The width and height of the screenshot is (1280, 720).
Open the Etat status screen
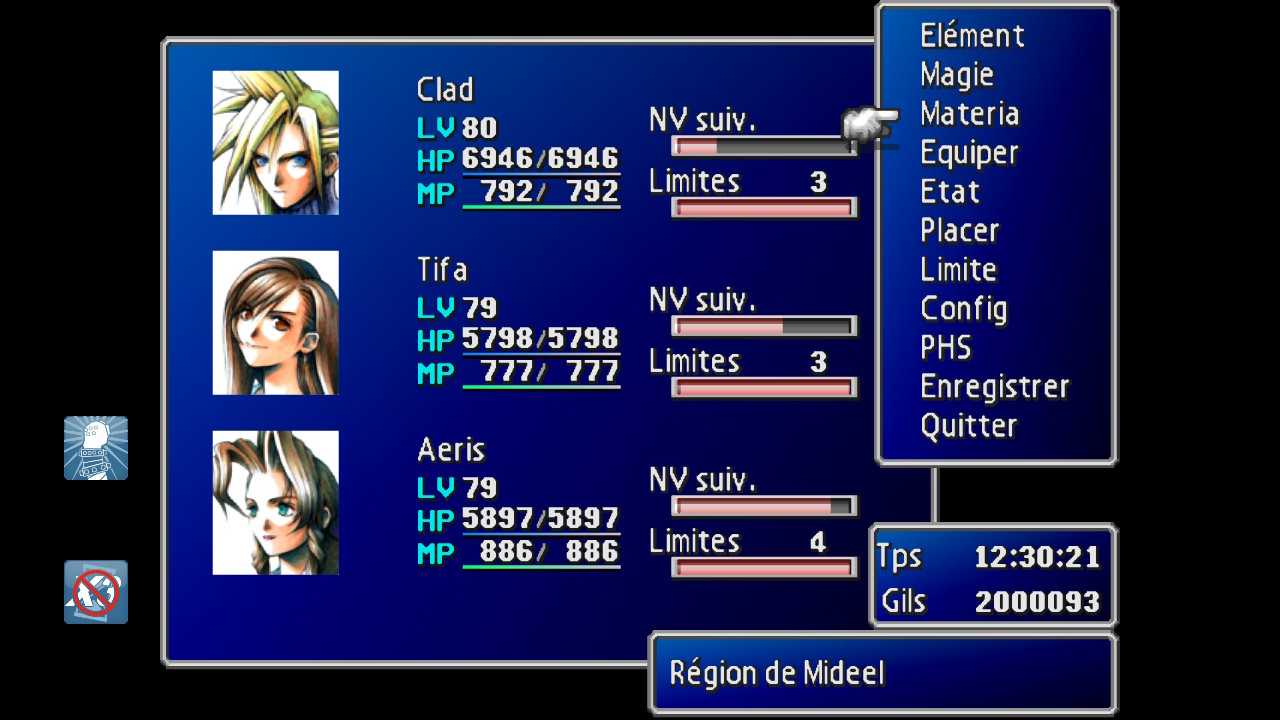click(x=949, y=192)
